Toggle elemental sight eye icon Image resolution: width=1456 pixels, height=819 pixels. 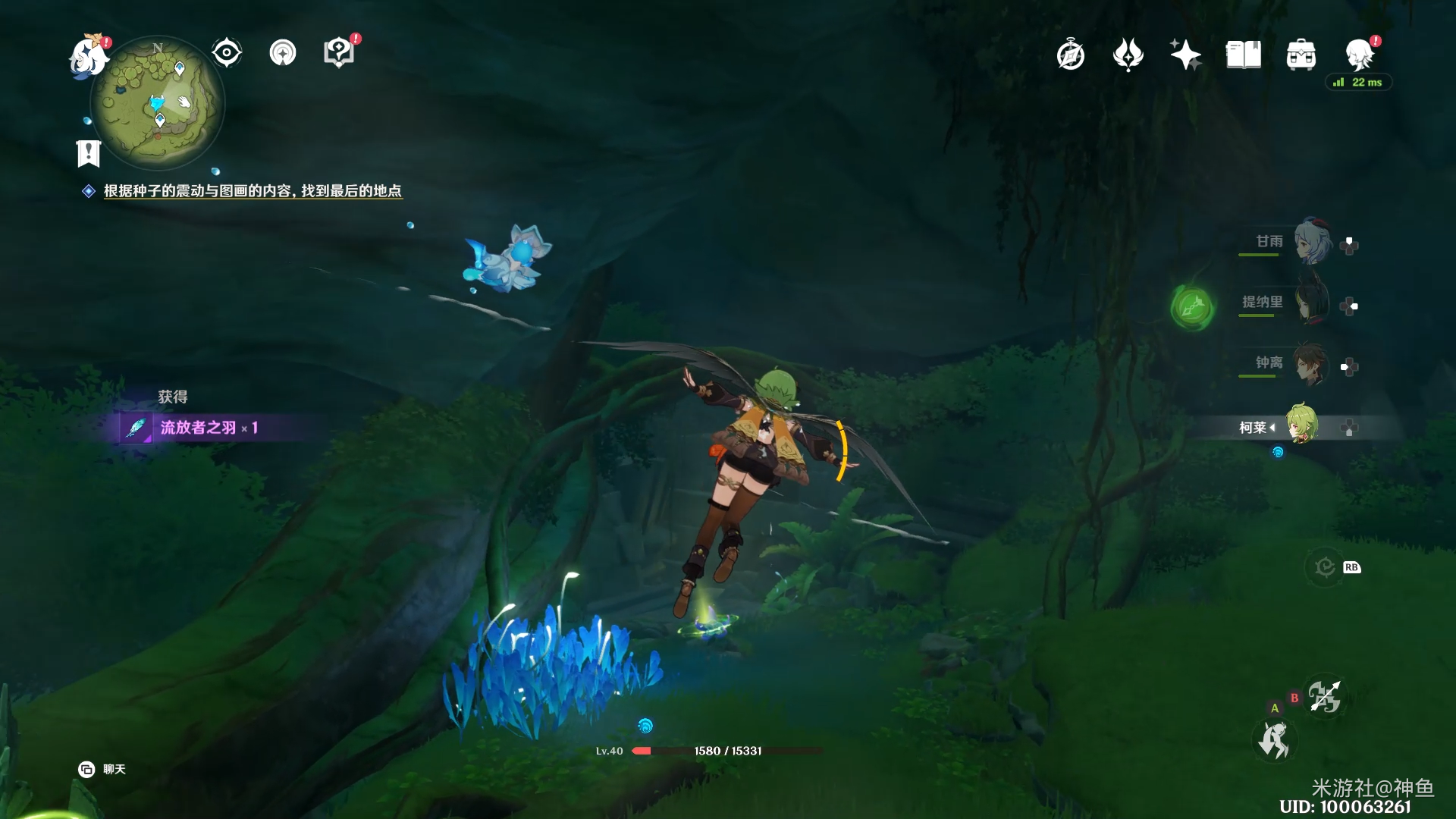tap(227, 53)
